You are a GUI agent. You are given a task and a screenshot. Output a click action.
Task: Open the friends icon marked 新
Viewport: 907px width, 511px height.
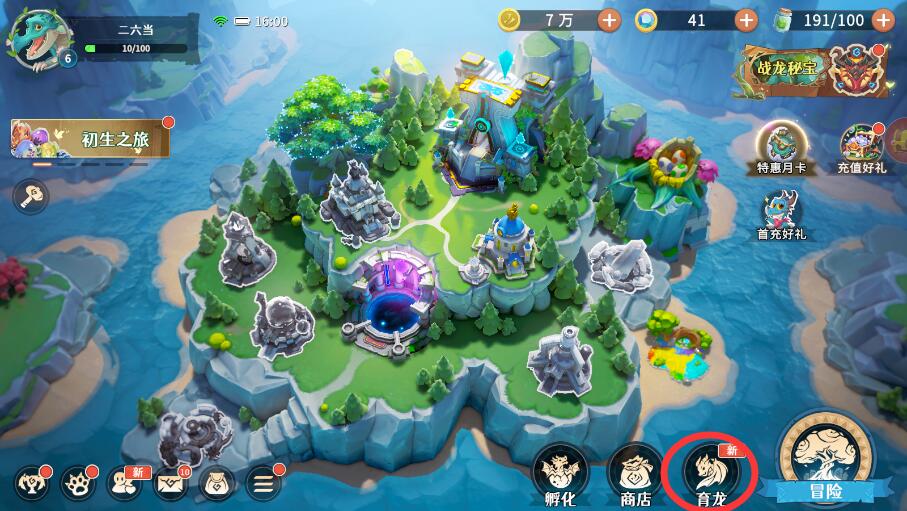click(x=125, y=484)
